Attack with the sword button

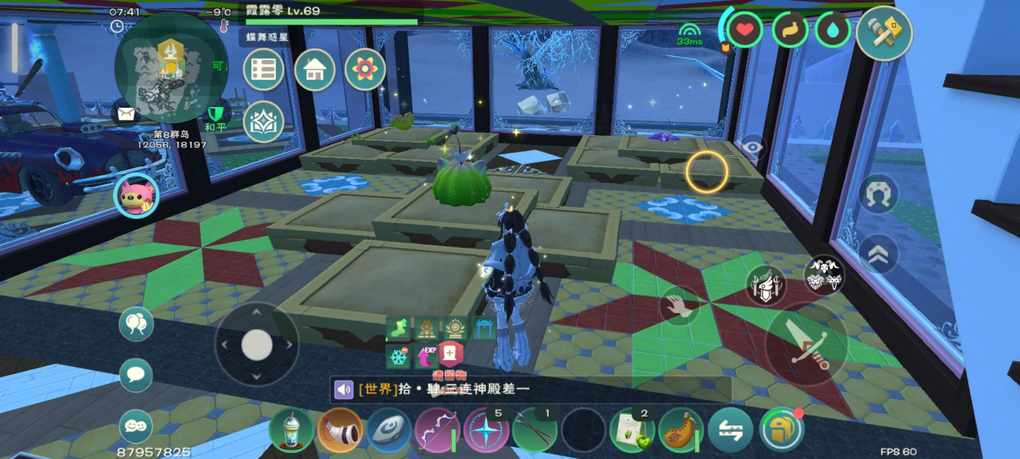(x=806, y=343)
